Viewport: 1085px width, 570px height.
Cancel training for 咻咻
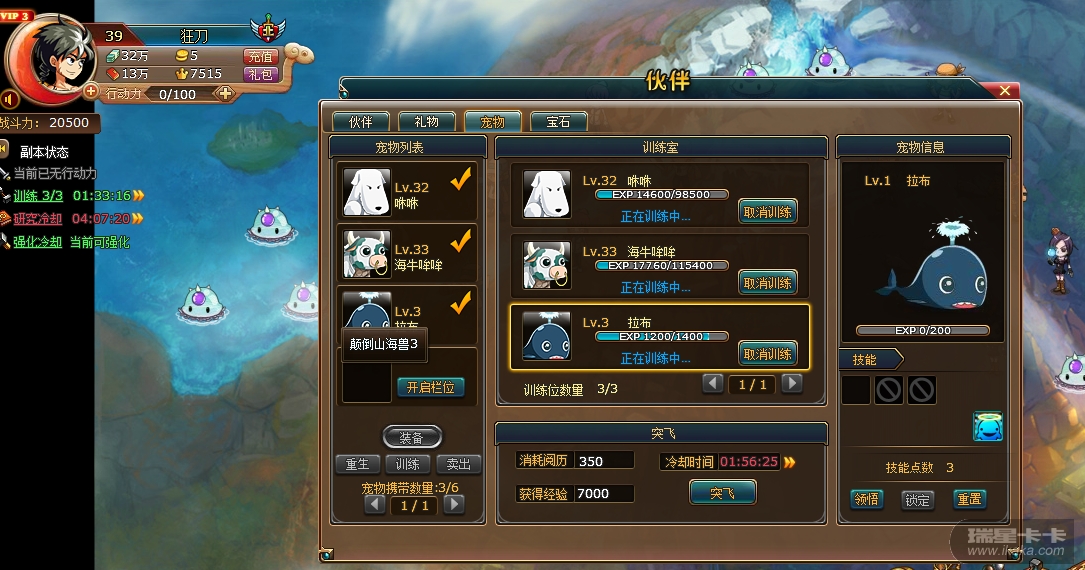[768, 212]
